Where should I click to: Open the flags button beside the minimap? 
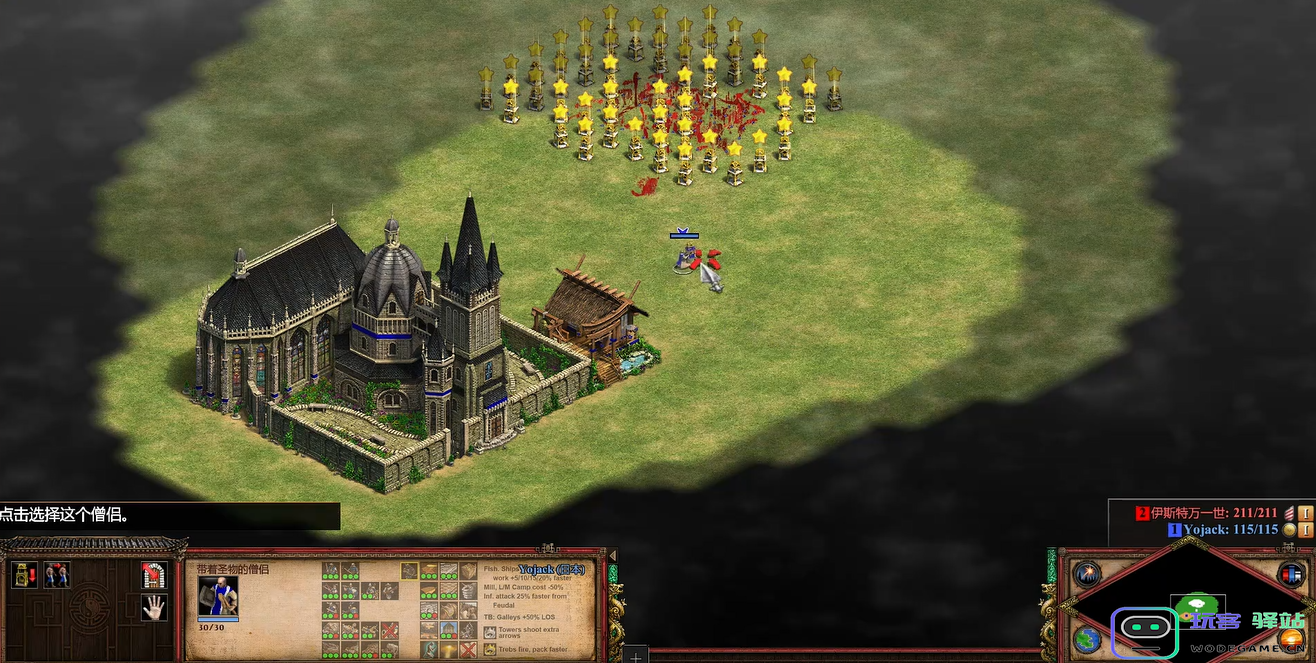(x=1291, y=575)
